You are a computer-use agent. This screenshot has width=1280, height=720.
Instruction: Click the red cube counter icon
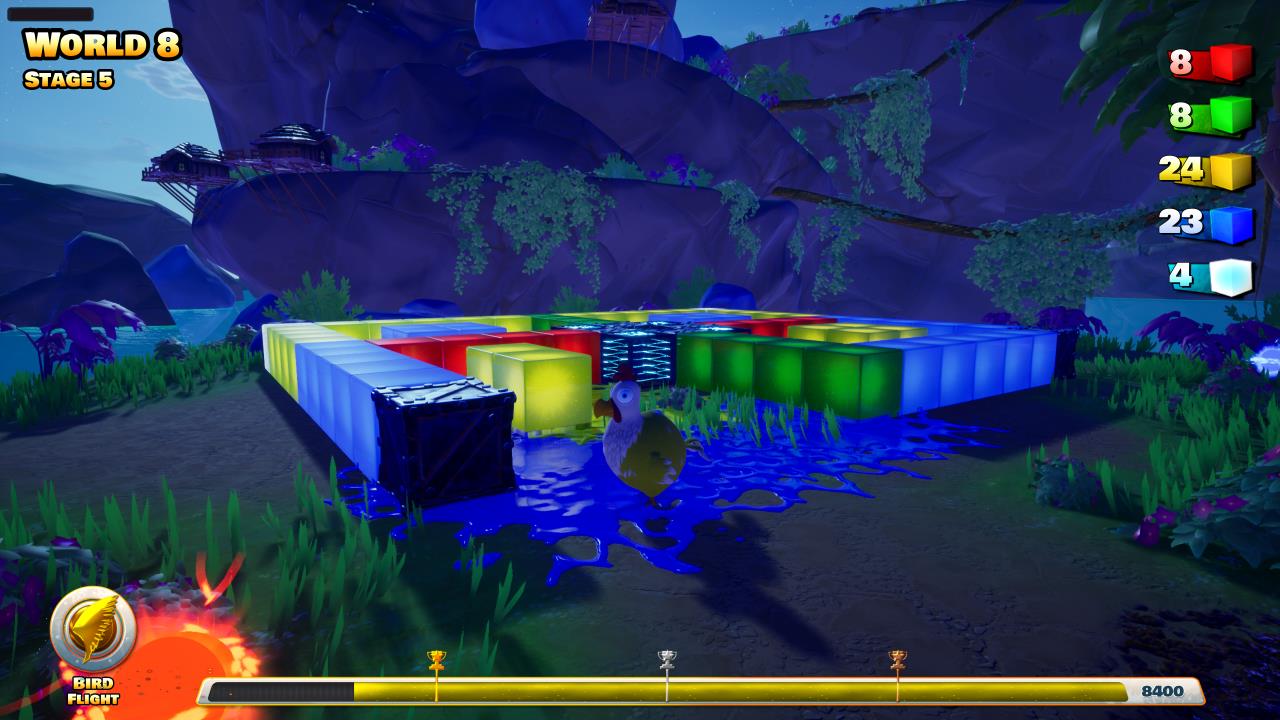tap(1232, 62)
